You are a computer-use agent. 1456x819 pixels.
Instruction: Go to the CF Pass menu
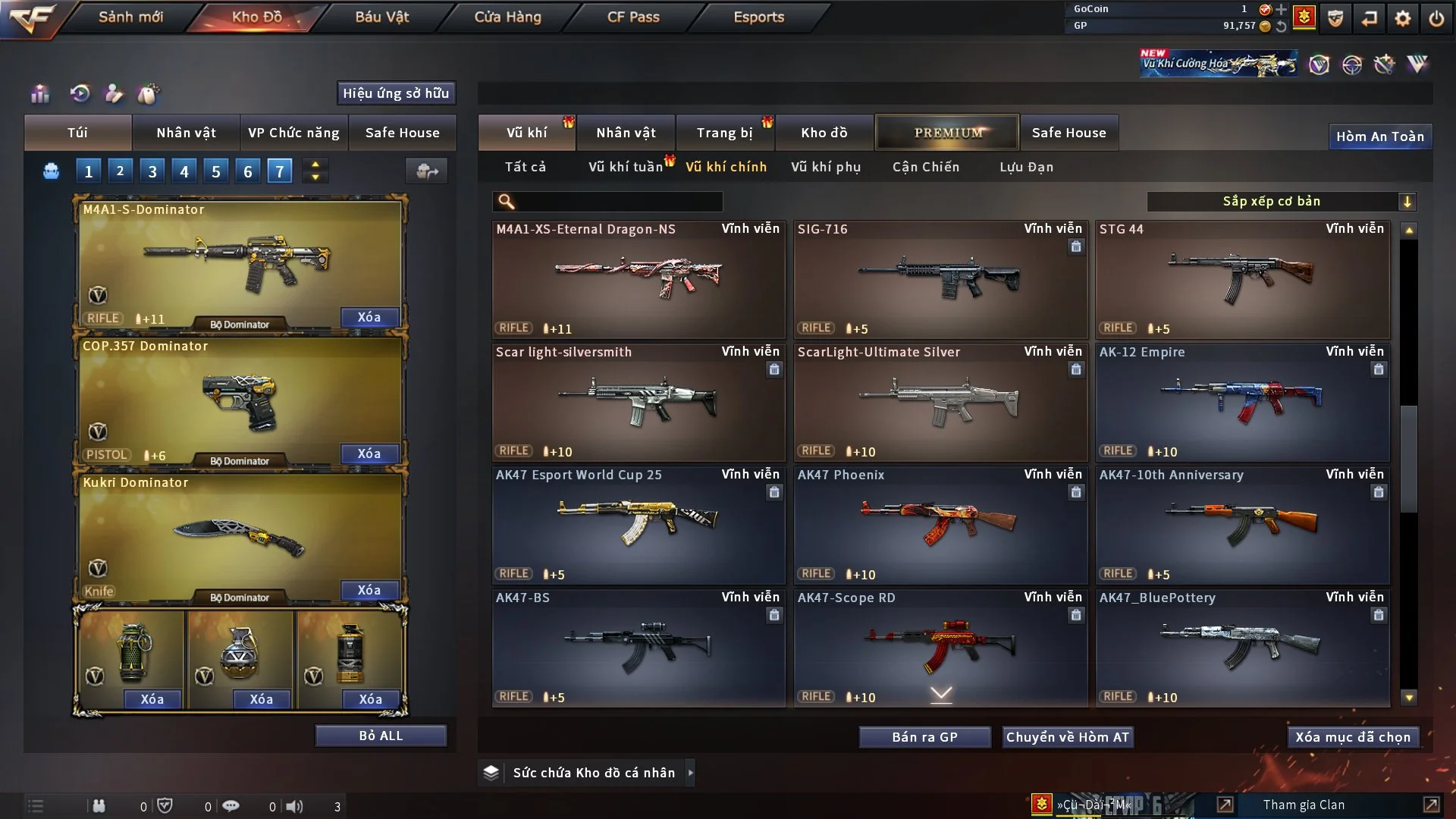[633, 17]
